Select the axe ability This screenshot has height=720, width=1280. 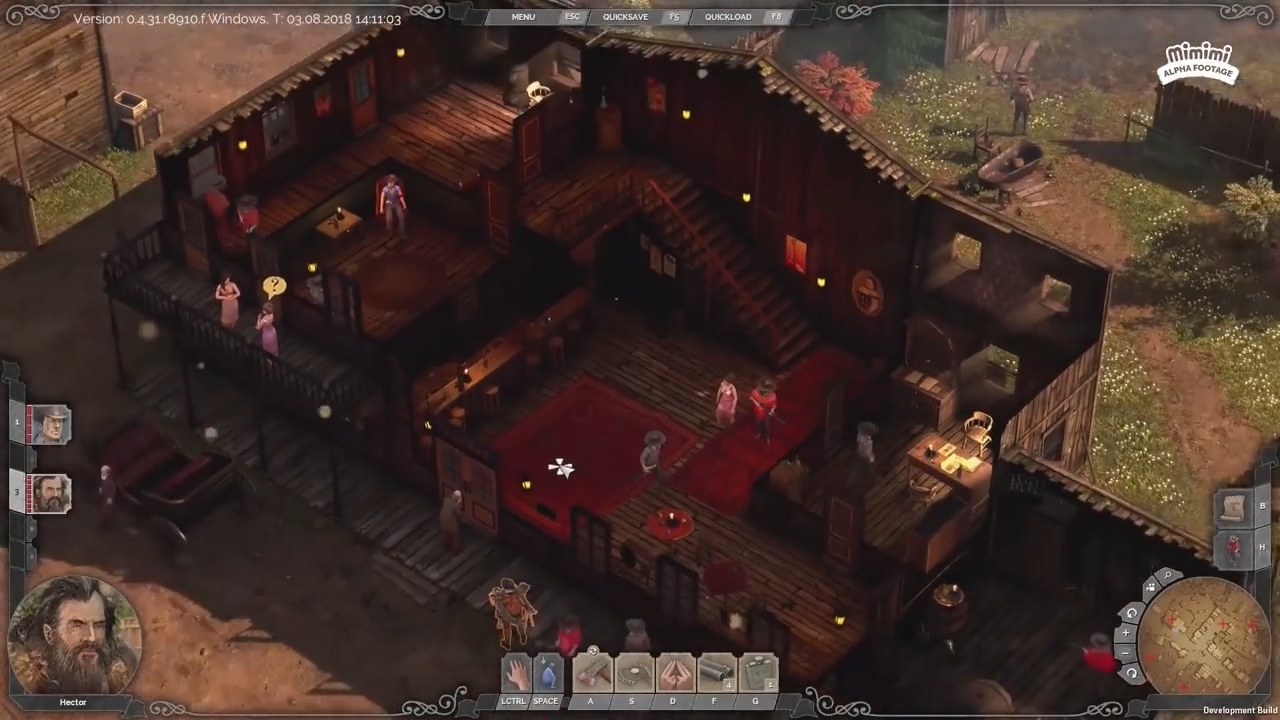pos(591,673)
